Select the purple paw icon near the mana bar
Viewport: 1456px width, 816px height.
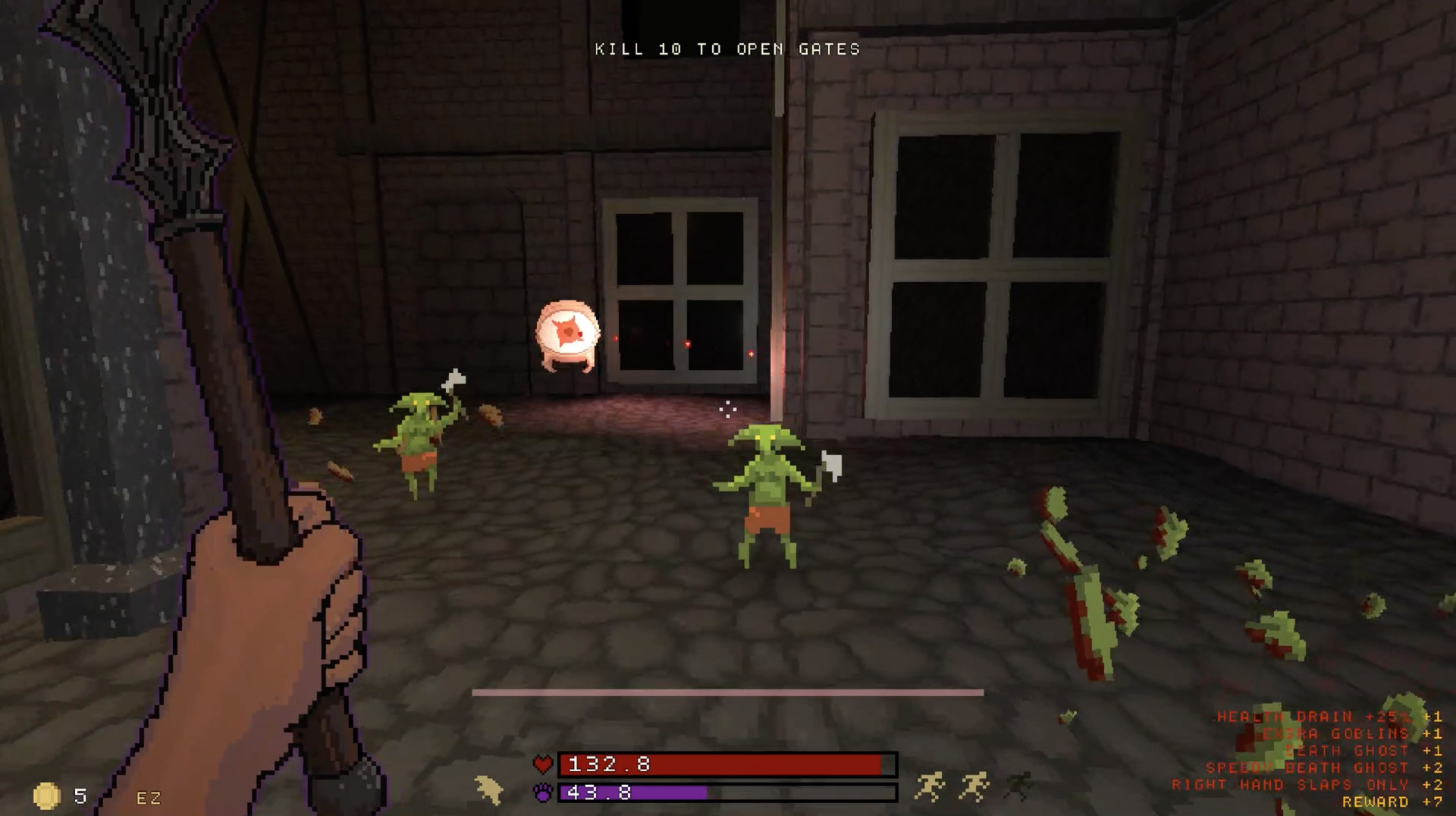click(x=541, y=794)
